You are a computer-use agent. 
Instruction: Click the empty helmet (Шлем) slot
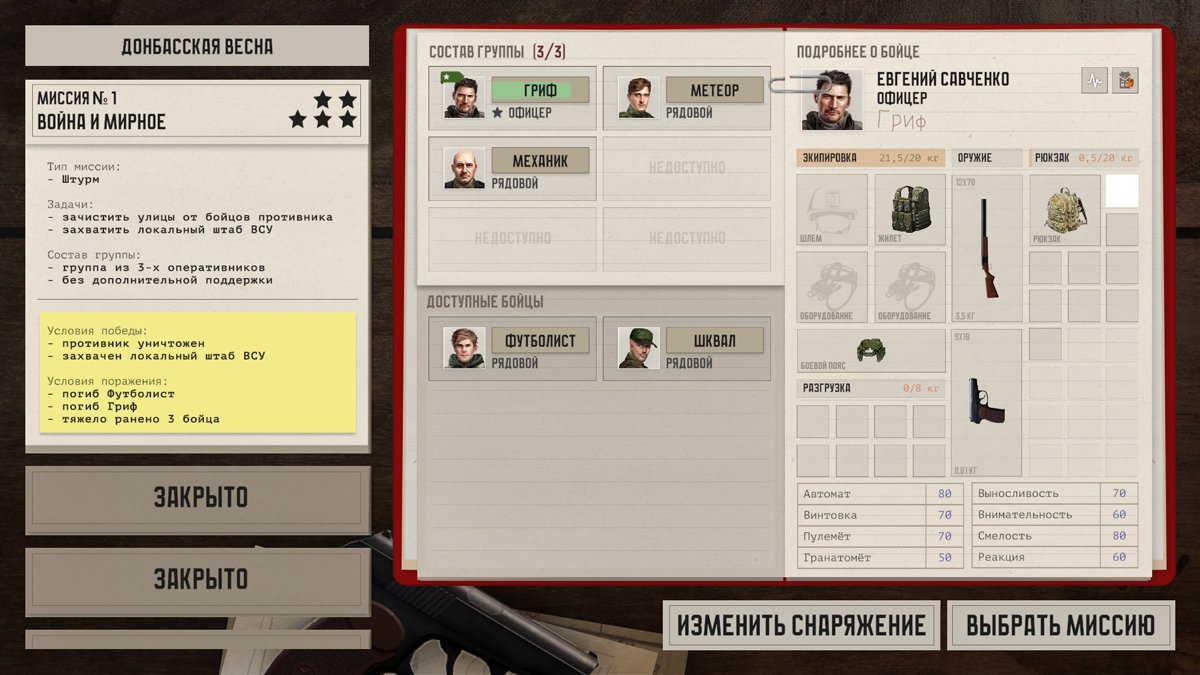tap(832, 210)
